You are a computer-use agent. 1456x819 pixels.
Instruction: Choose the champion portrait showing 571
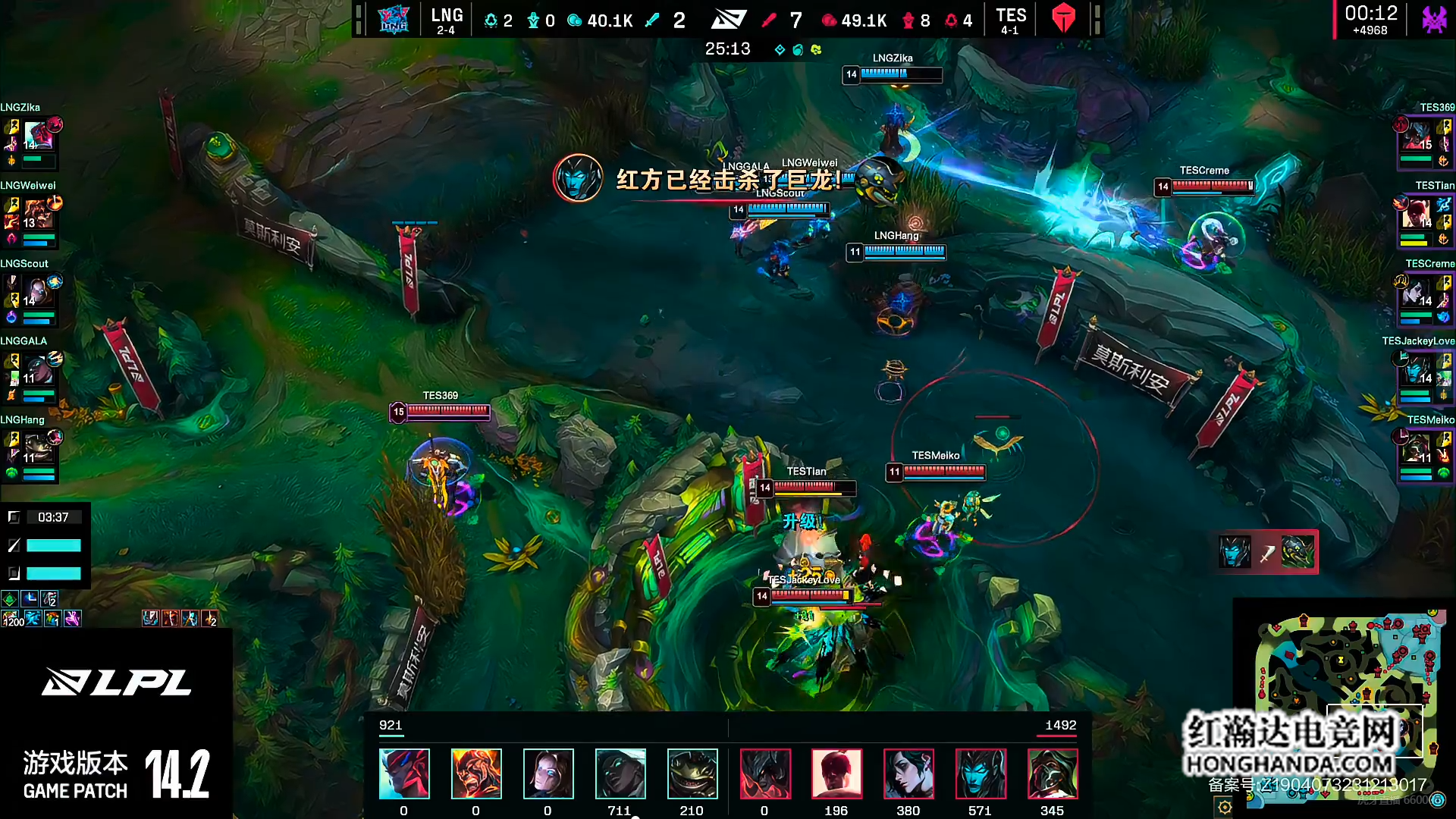981,773
